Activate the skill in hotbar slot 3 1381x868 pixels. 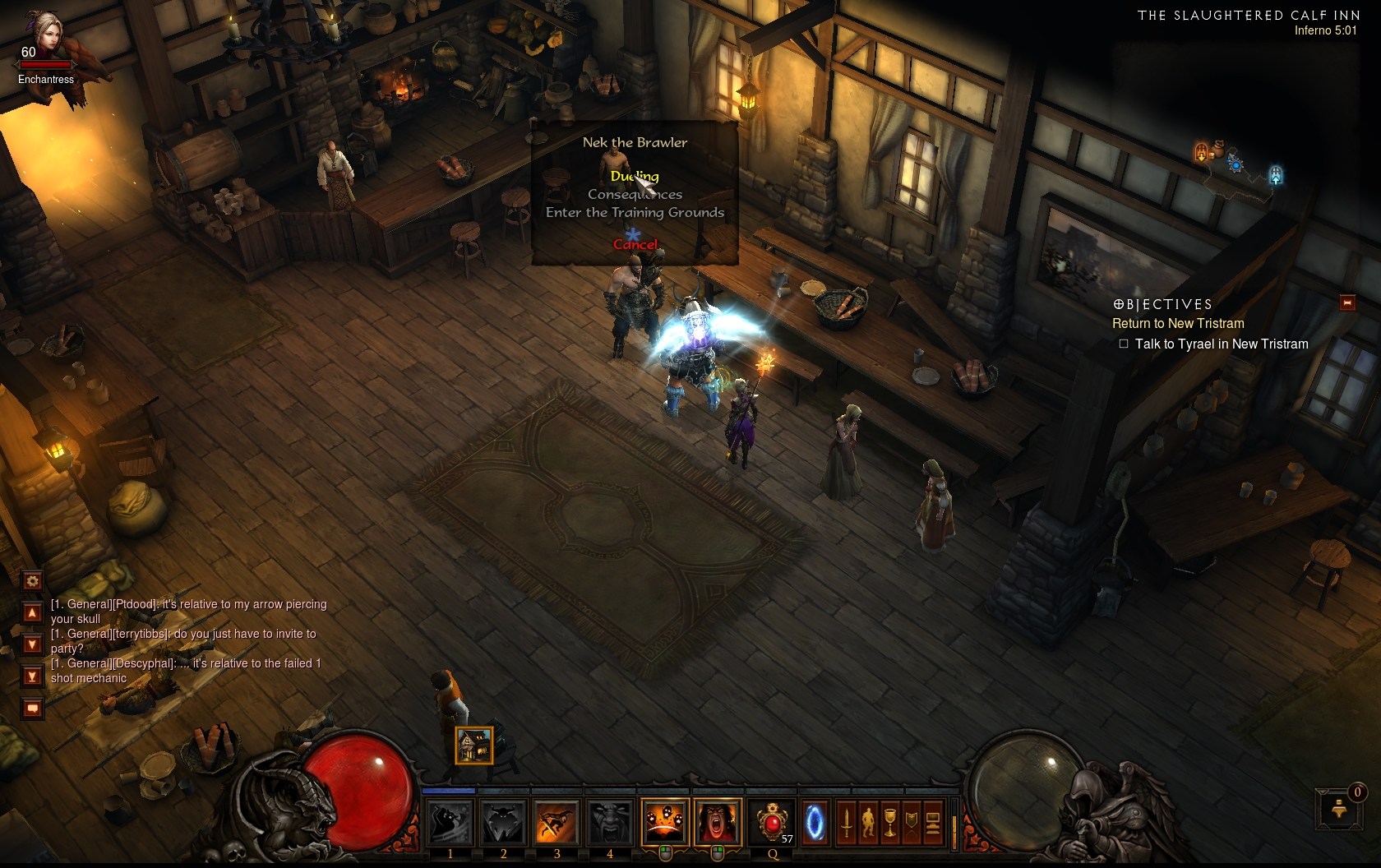click(x=557, y=821)
